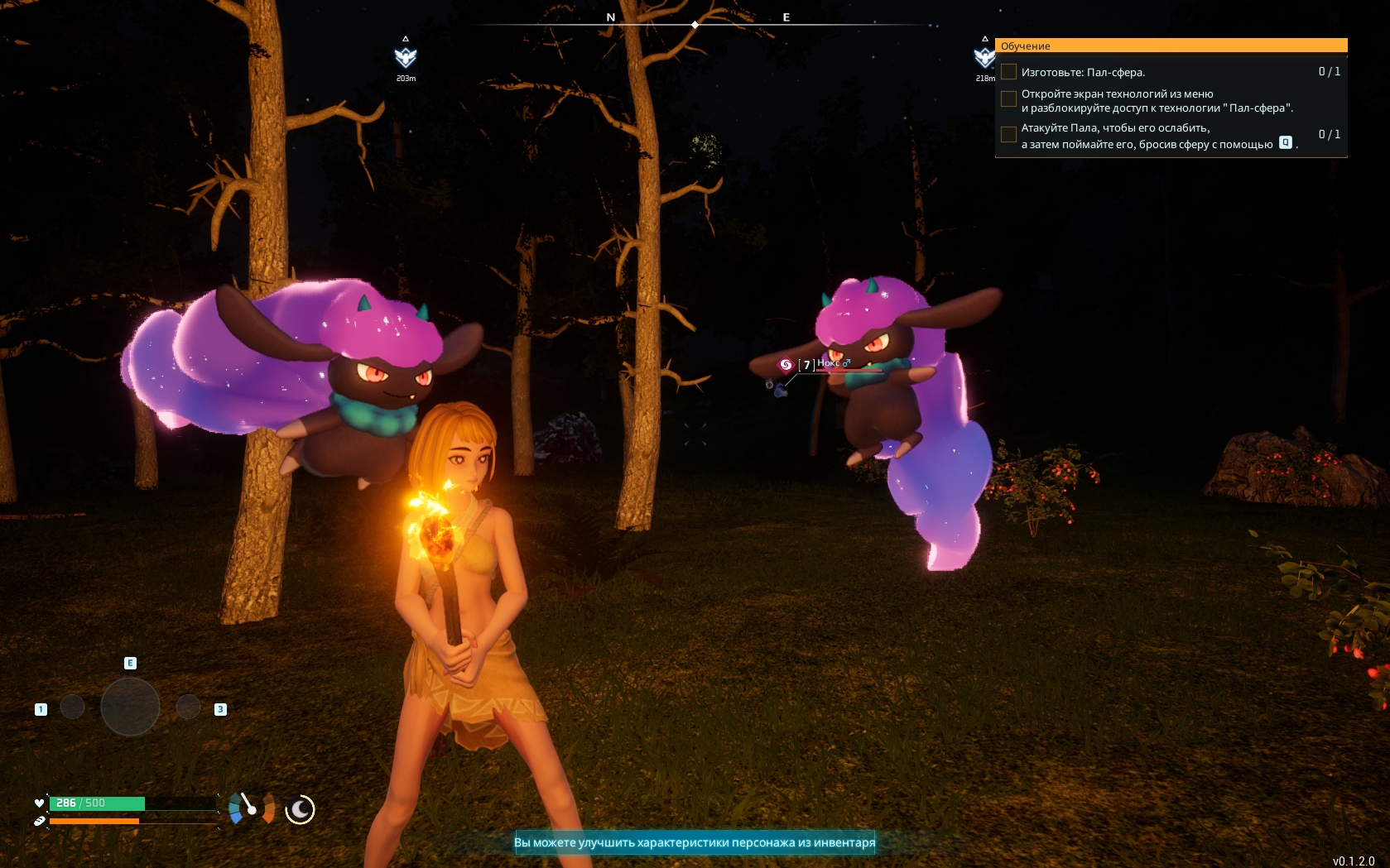Select the waypoint marker showing 203m
The width and height of the screenshot is (1390, 868).
tap(406, 57)
